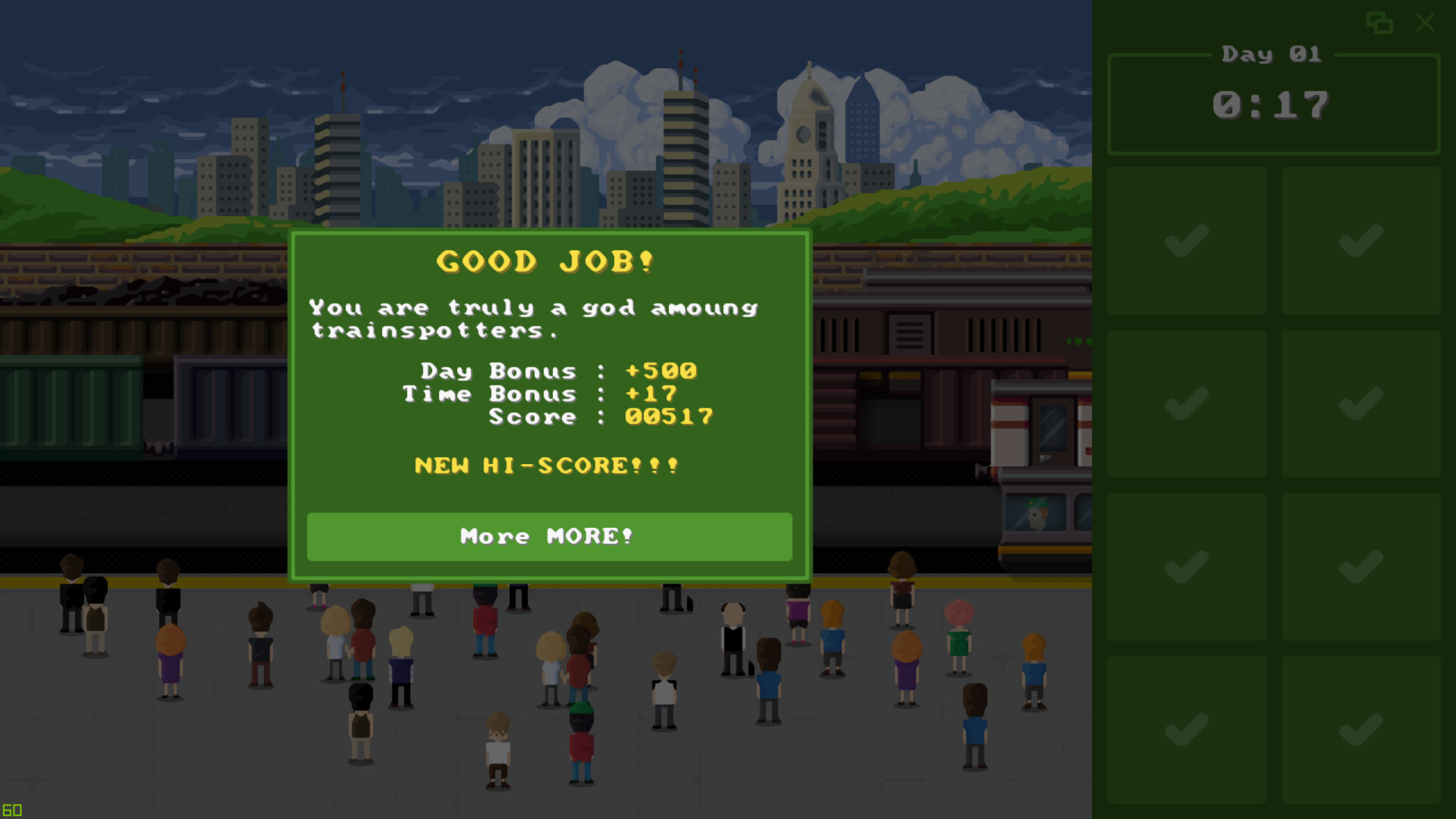The image size is (1456, 819).
Task: Click the bald man in the black vest
Action: (x=732, y=637)
